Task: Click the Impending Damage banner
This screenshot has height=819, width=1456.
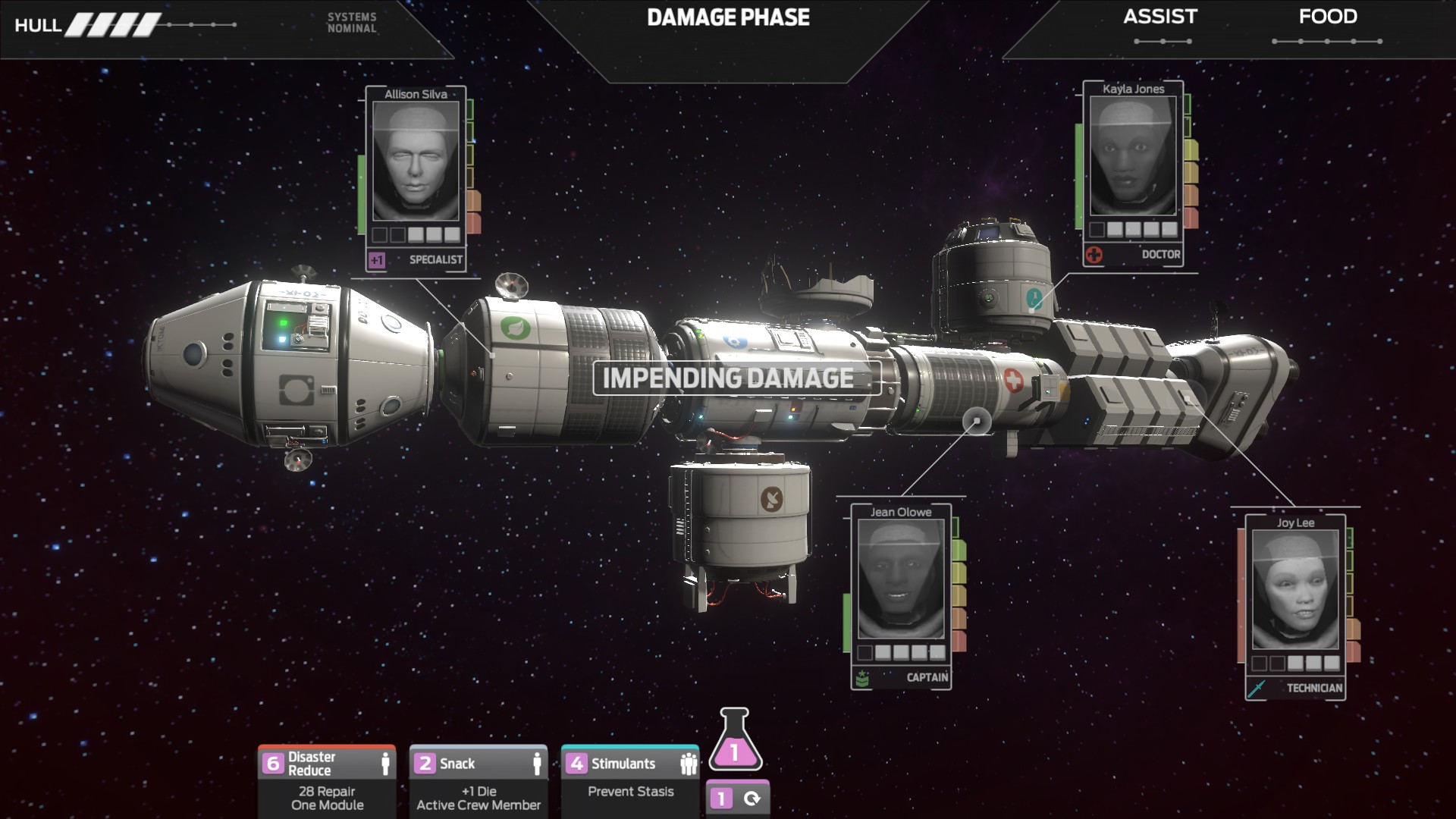Action: click(728, 378)
